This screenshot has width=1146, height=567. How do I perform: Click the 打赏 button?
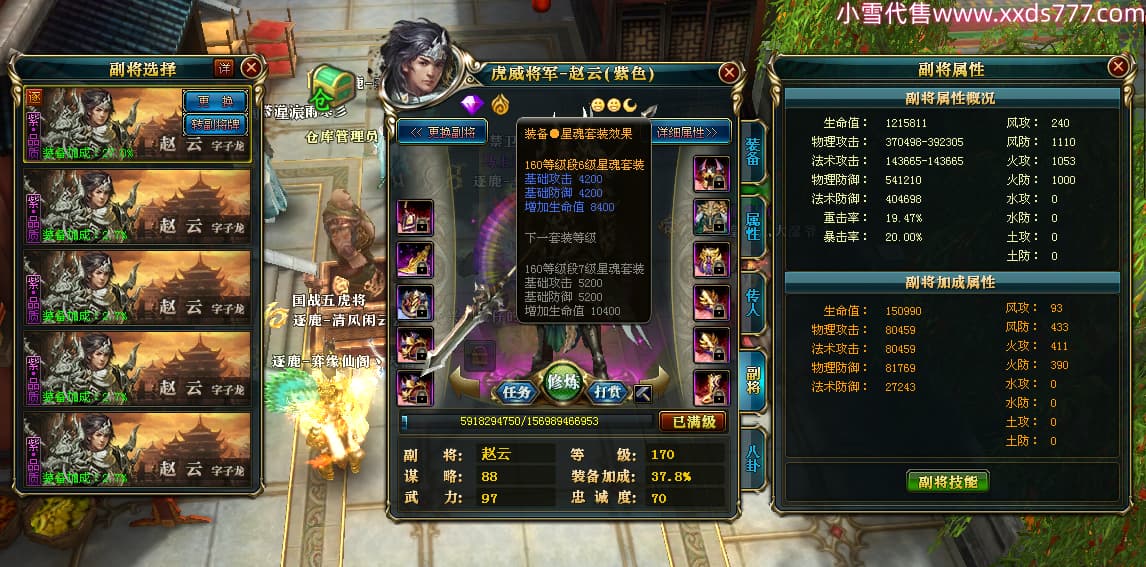coord(609,391)
